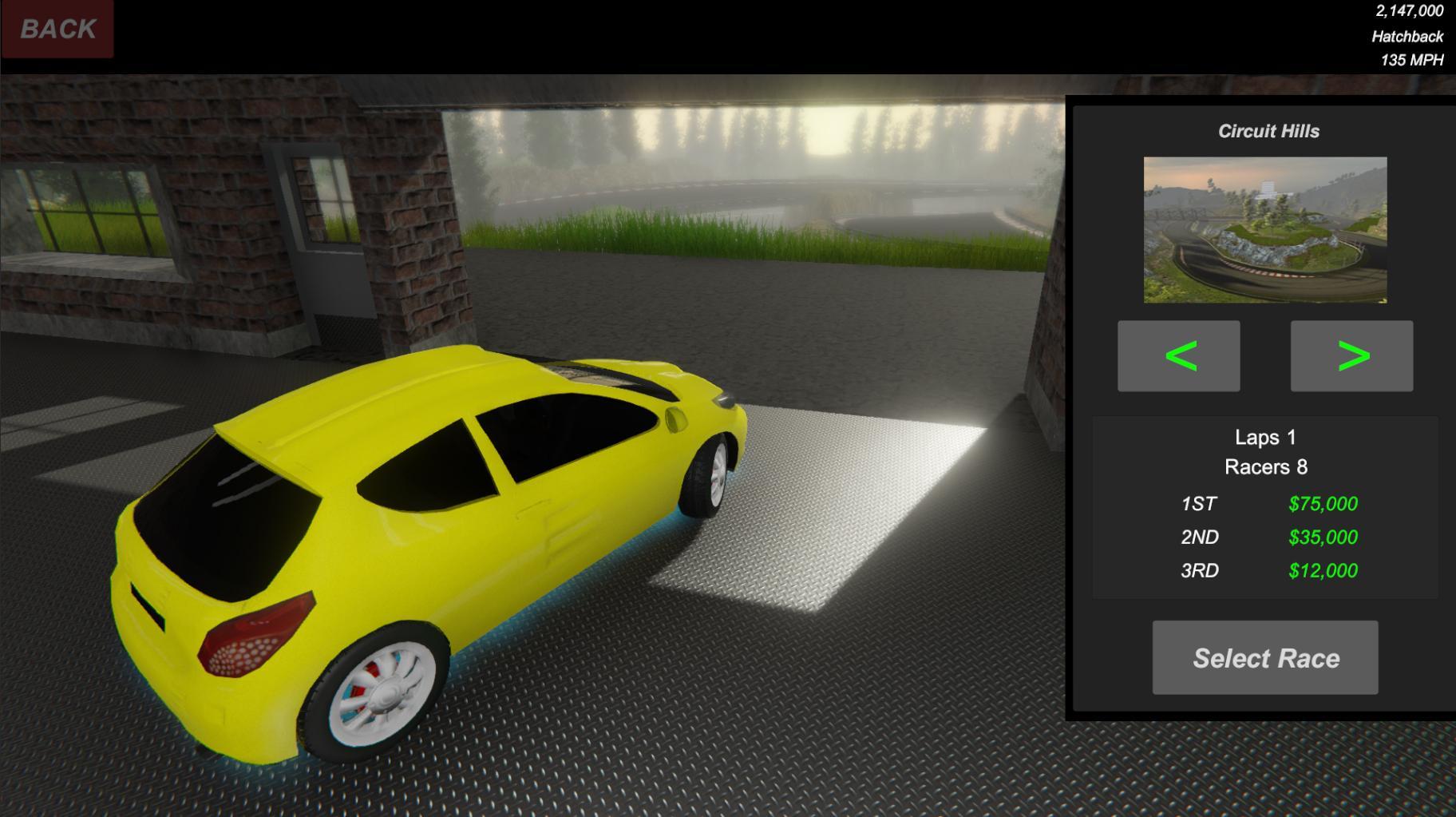Click the player money total 2,147,000
The width and height of the screenshot is (1456, 817).
[x=1408, y=11]
